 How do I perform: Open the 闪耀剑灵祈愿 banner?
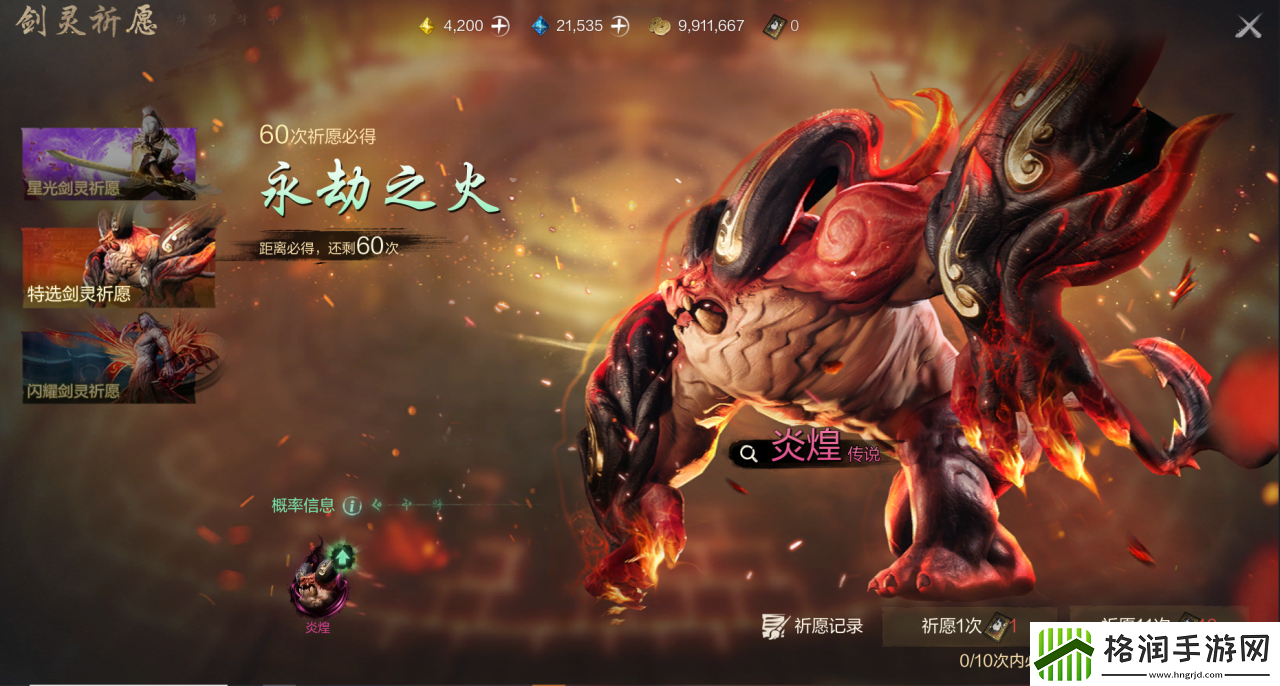click(x=109, y=367)
